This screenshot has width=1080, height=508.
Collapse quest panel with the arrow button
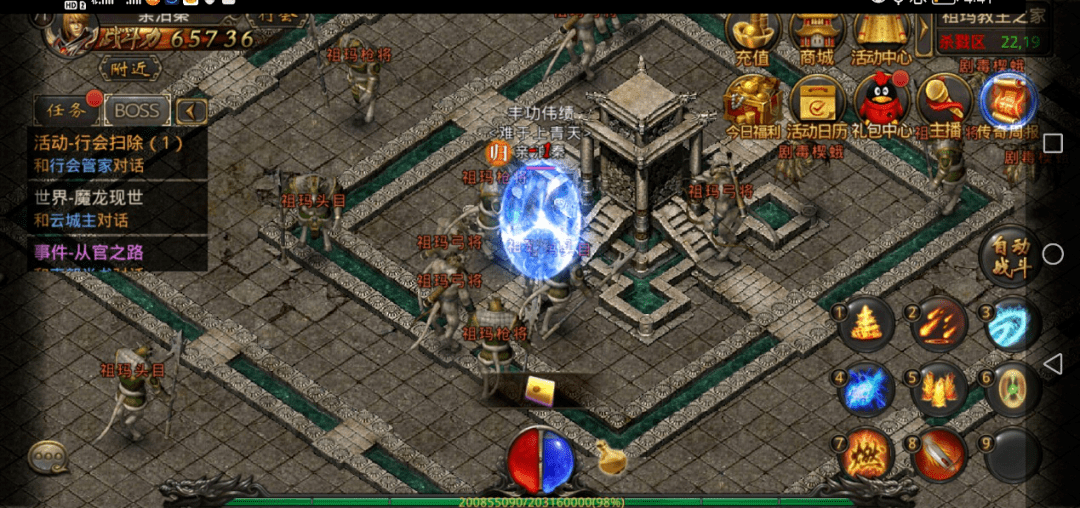191,110
